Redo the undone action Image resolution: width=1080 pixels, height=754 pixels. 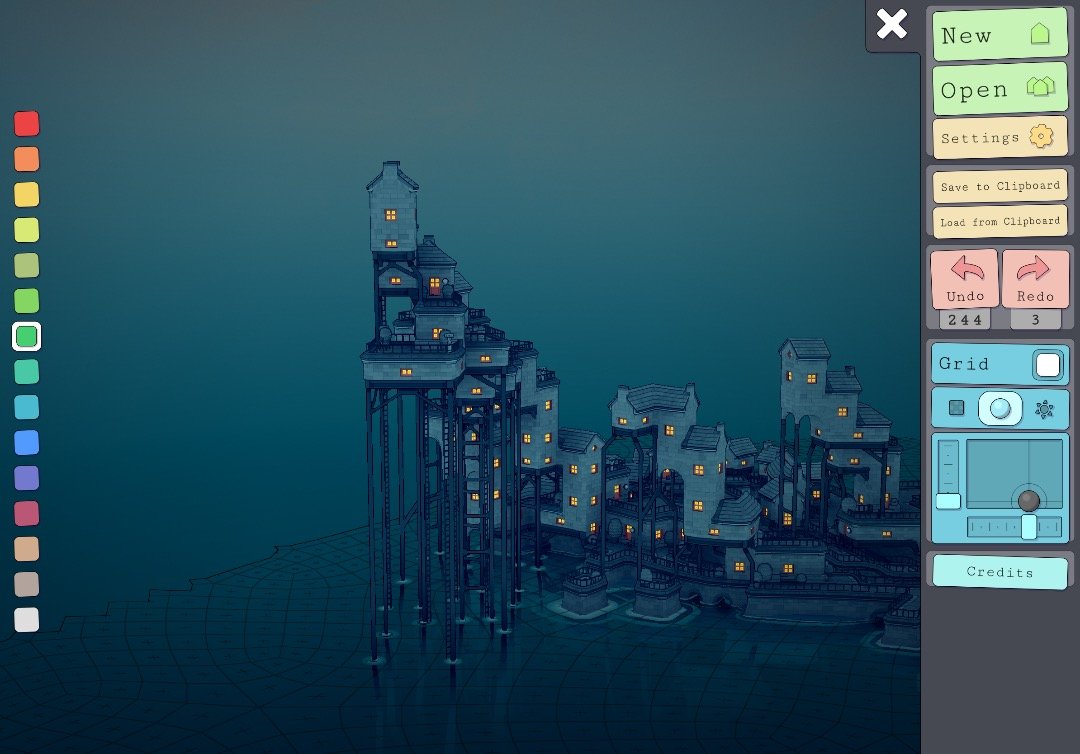pos(1035,279)
